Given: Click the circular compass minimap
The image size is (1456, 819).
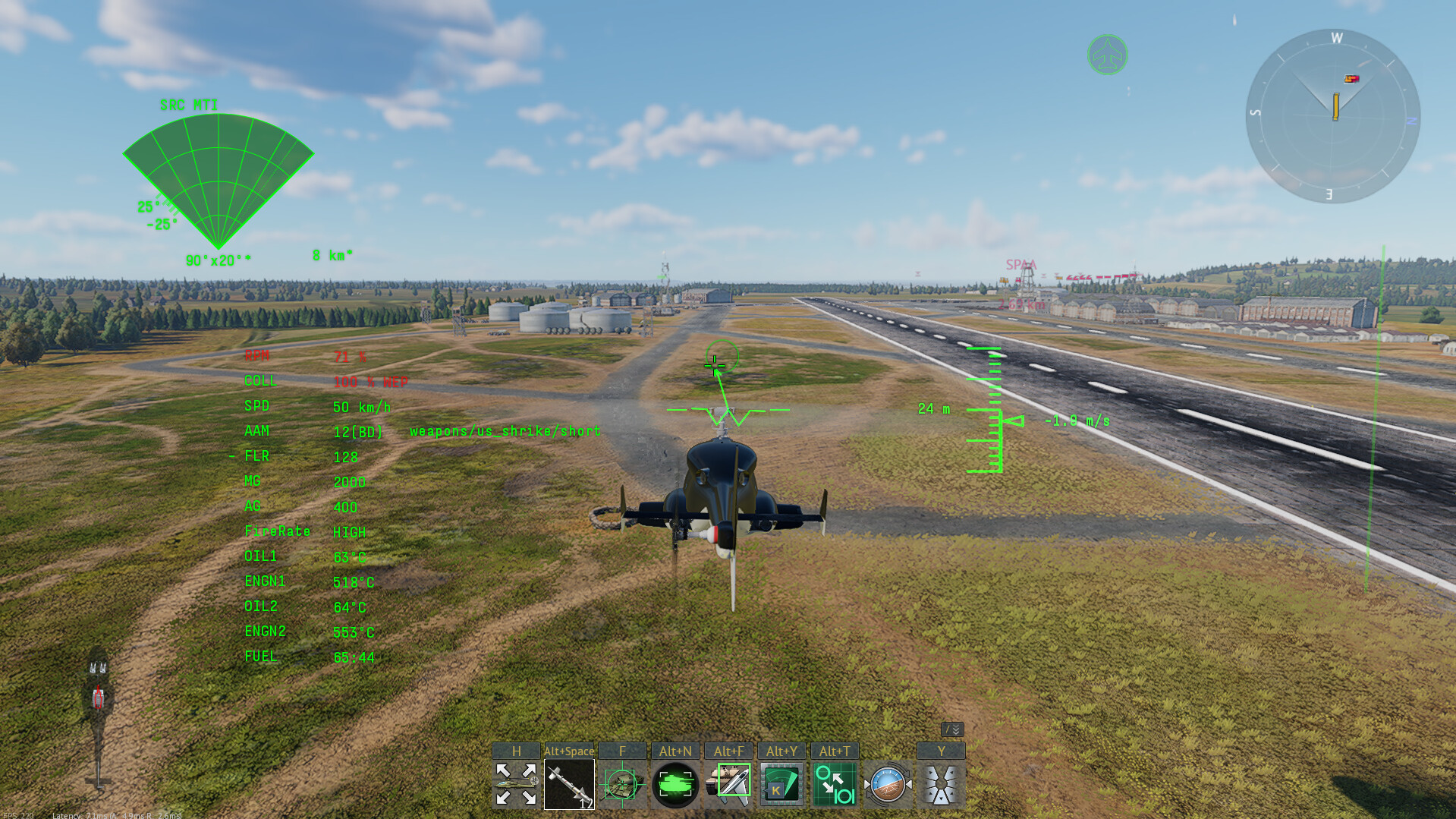Looking at the screenshot, I should (x=1332, y=115).
